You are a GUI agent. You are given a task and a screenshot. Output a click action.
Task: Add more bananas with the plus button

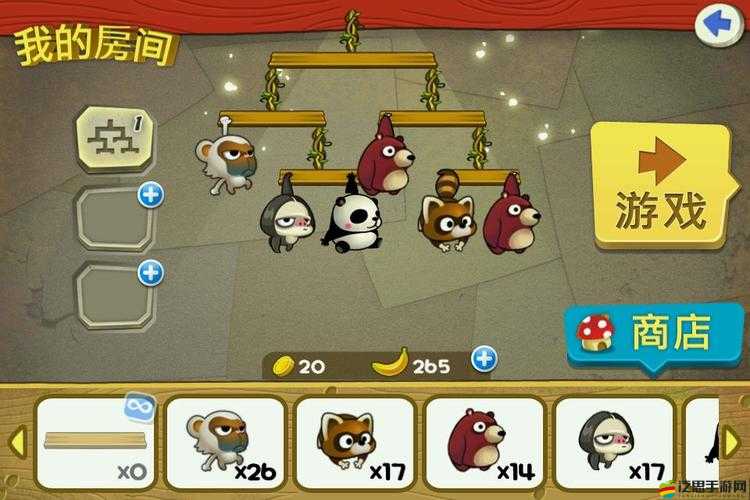484,358
